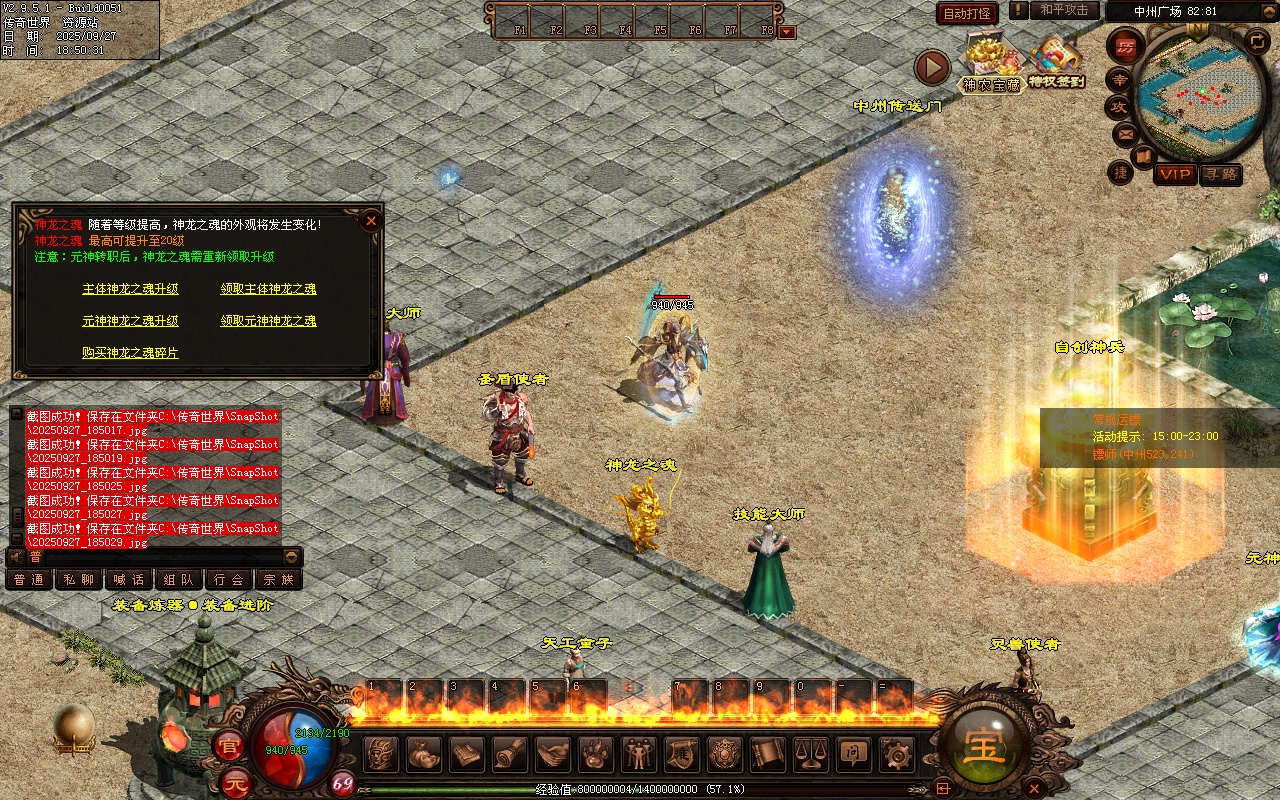The width and height of the screenshot is (1280, 800).
Task: Open 购买神龙之魂碎片 purchase link
Action: [x=130, y=353]
